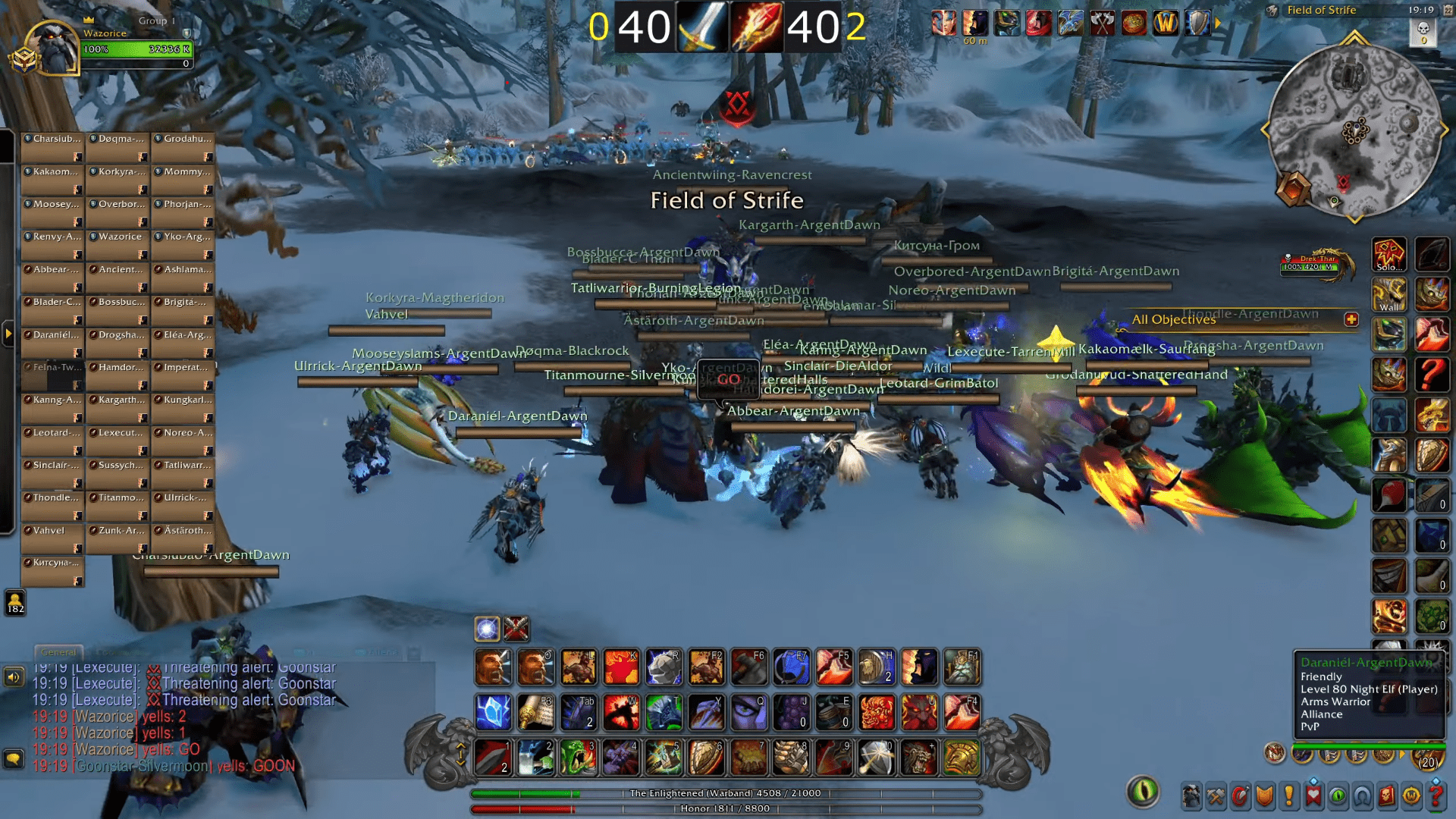Toggle the blue sphere icon above the action bar
The image size is (1456, 819).
[x=486, y=627]
